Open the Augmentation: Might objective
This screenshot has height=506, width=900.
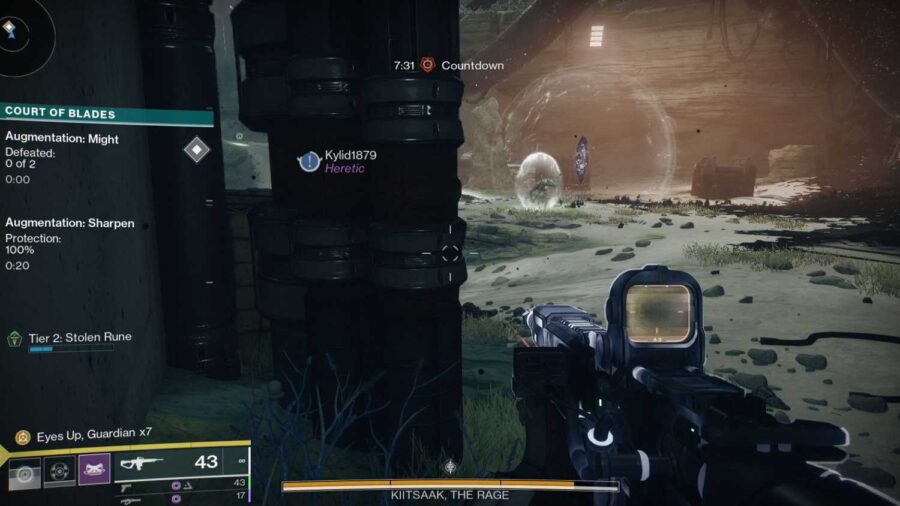point(62,139)
